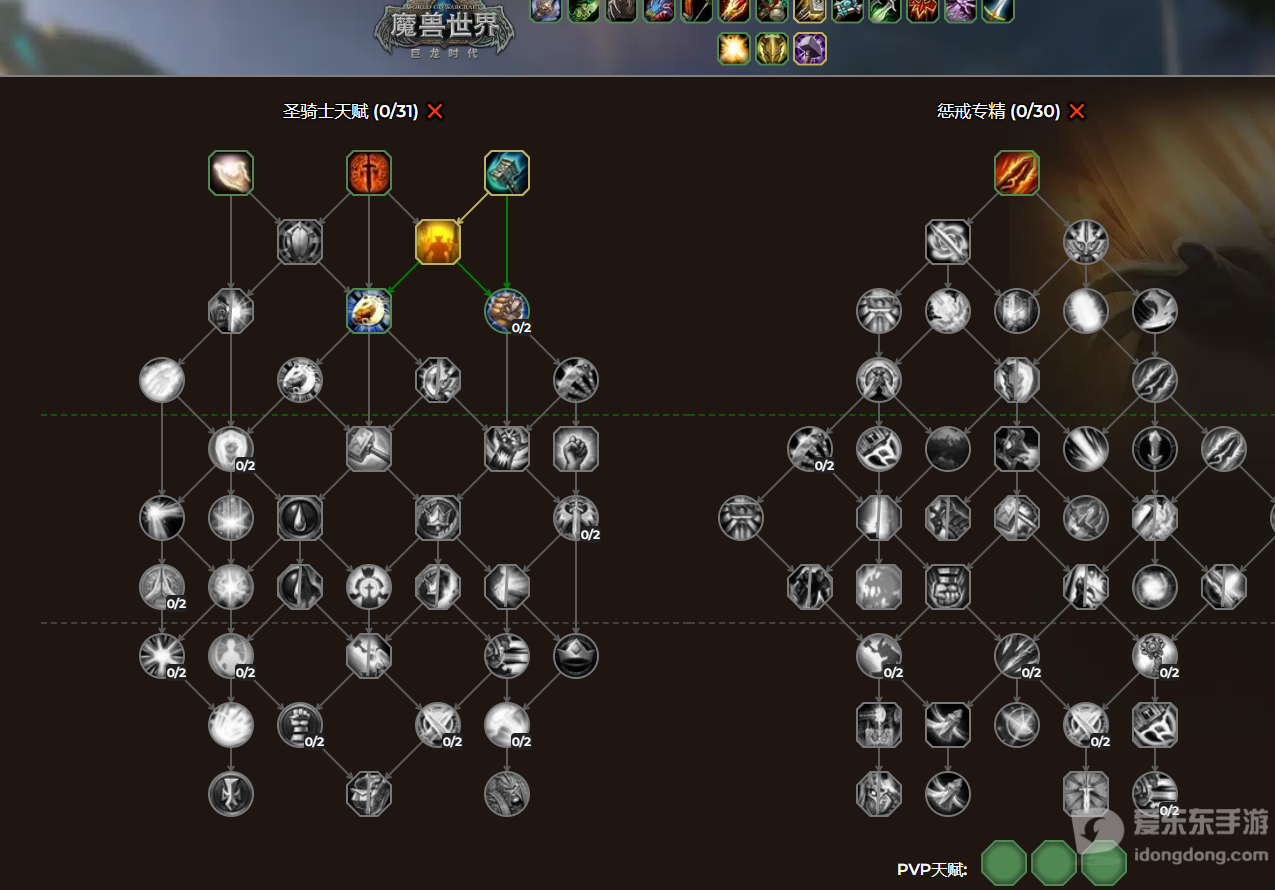Screen dimensions: 1275x890
Task: Pick the grey horse head talent
Action: 300,380
